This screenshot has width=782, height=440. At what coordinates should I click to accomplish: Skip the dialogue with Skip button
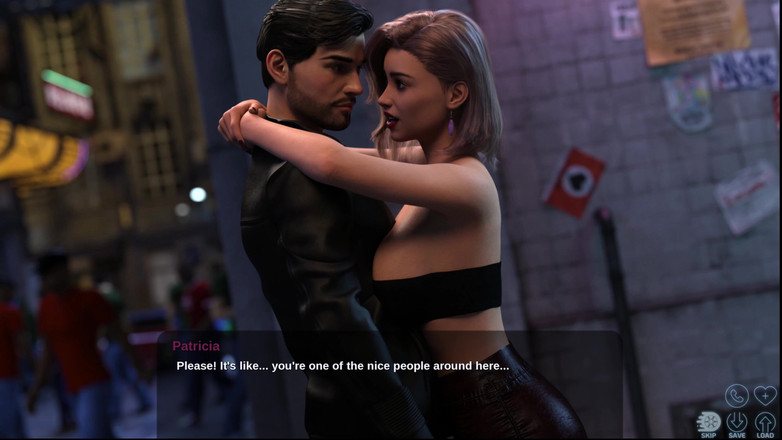point(709,423)
